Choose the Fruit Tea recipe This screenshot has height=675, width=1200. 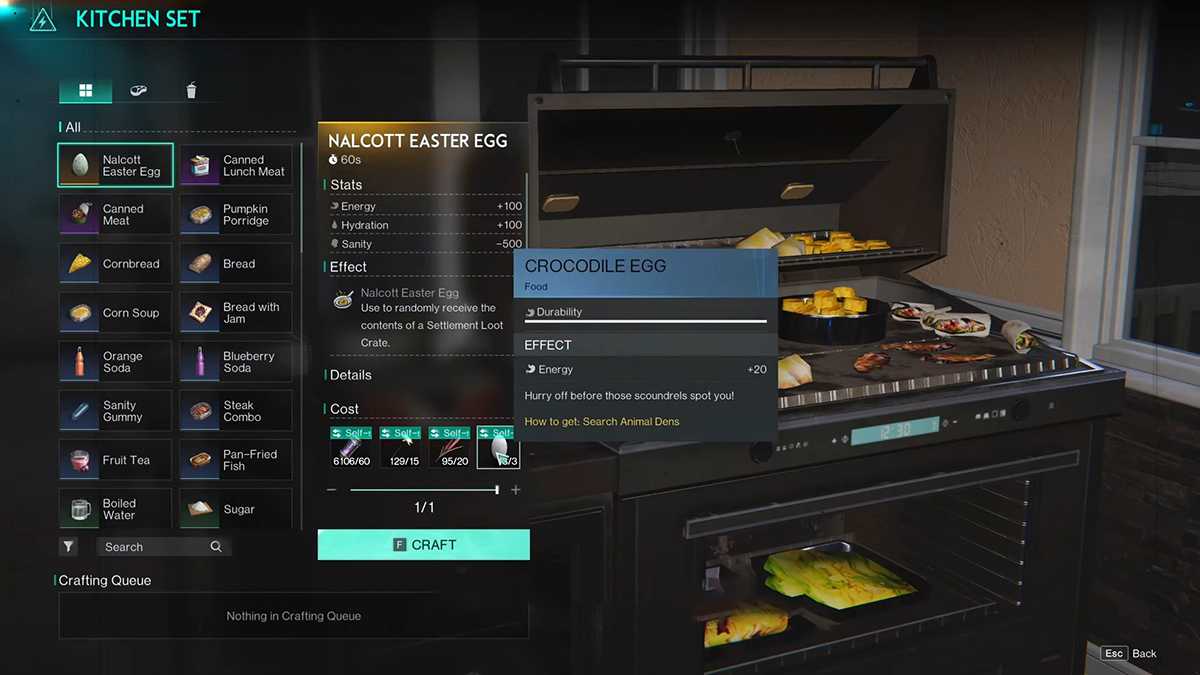[x=115, y=460]
